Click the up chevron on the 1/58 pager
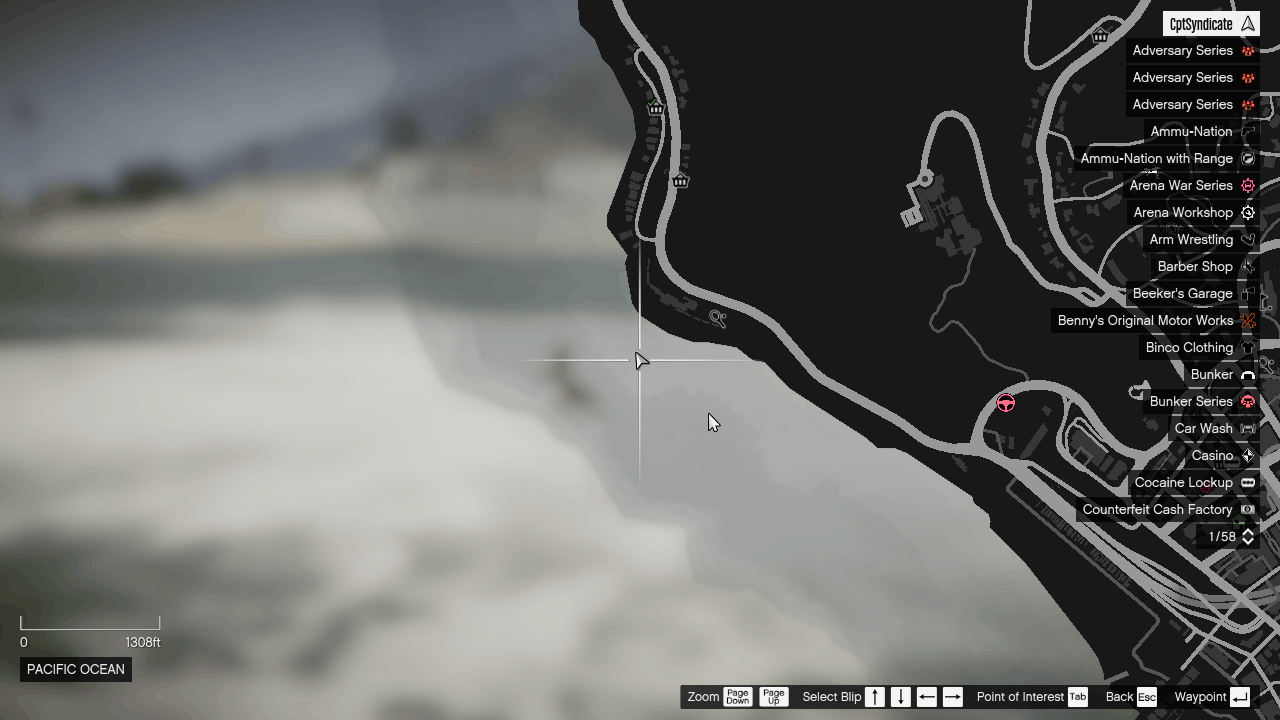 (1248, 533)
